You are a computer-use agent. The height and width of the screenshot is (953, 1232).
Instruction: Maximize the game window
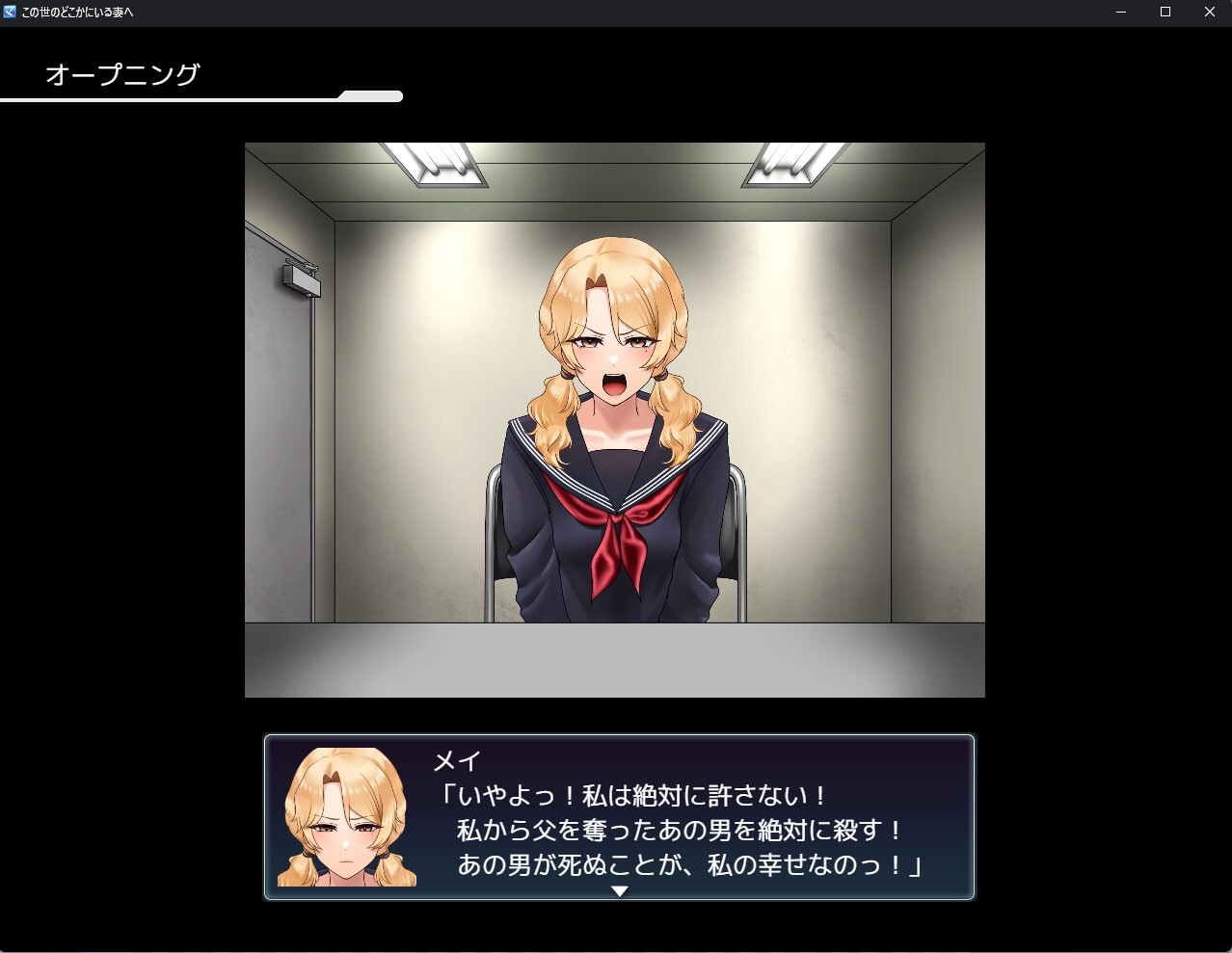pos(1165,13)
